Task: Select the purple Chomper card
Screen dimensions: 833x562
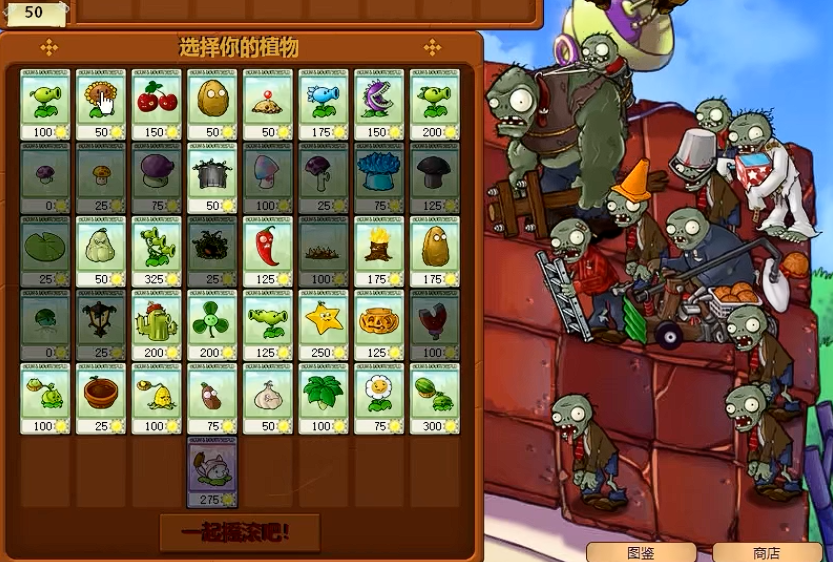Action: tap(379, 104)
